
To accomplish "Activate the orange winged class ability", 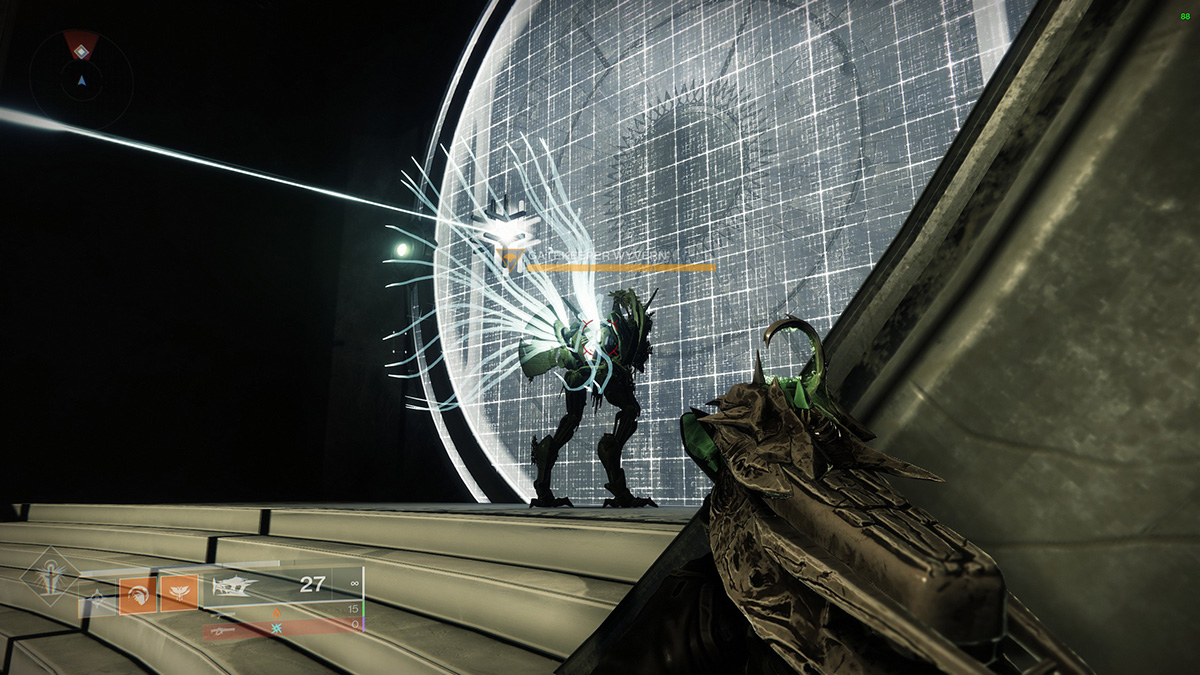I will point(179,594).
